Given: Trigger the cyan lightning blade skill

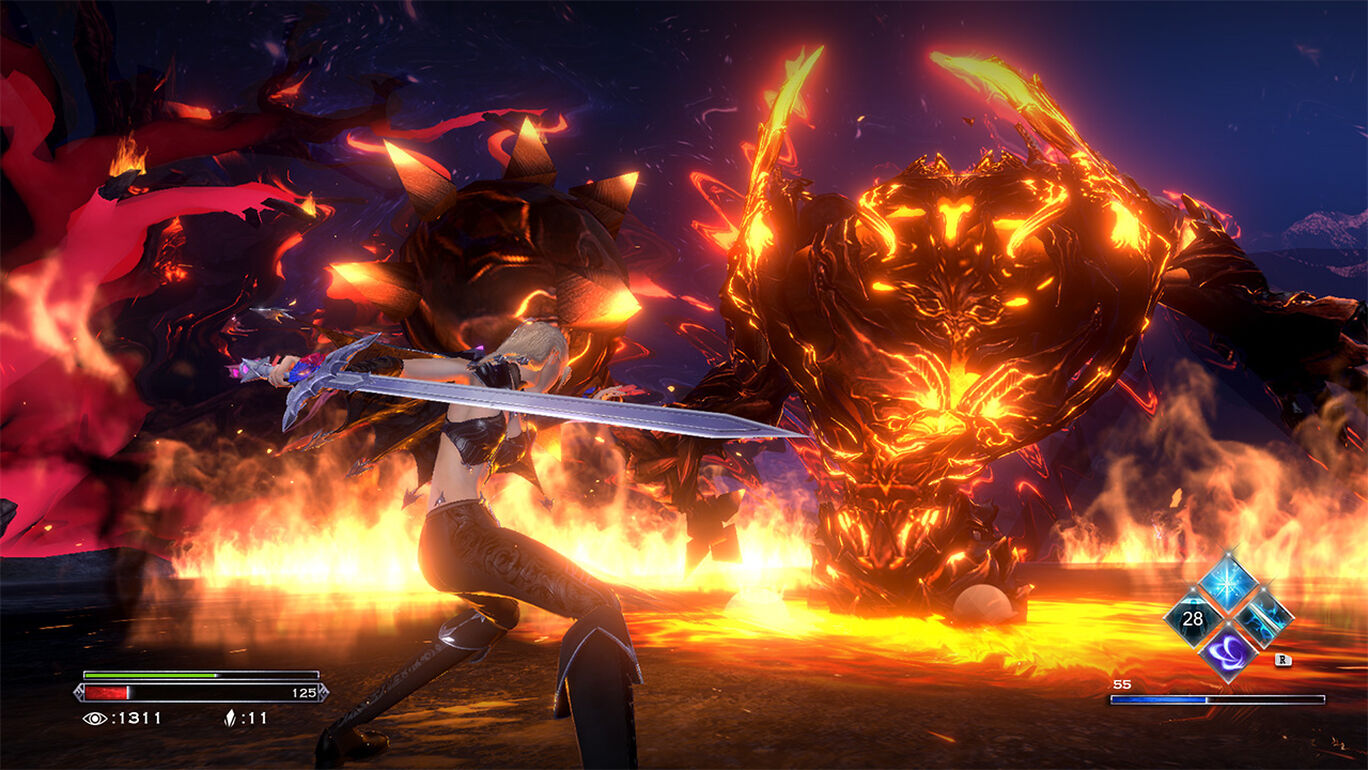Looking at the screenshot, I should pos(1262,616).
